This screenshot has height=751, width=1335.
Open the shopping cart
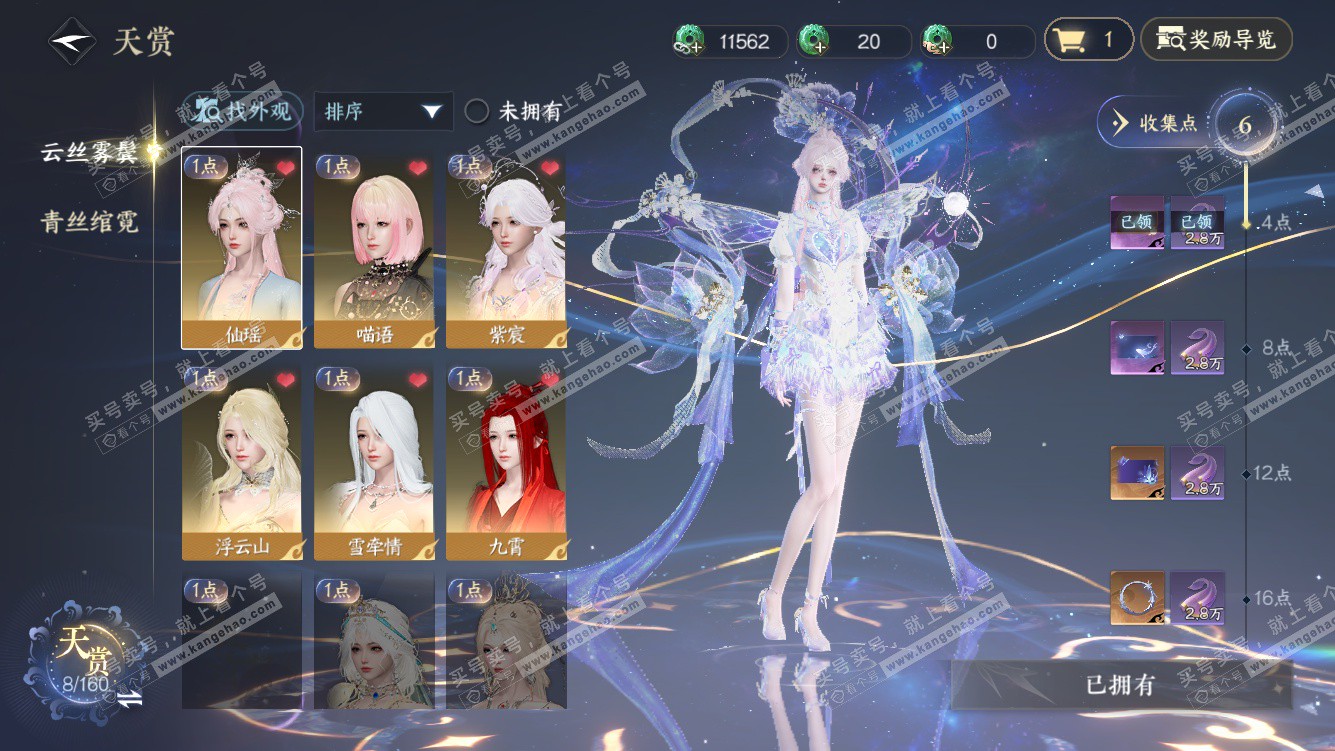tap(1088, 40)
